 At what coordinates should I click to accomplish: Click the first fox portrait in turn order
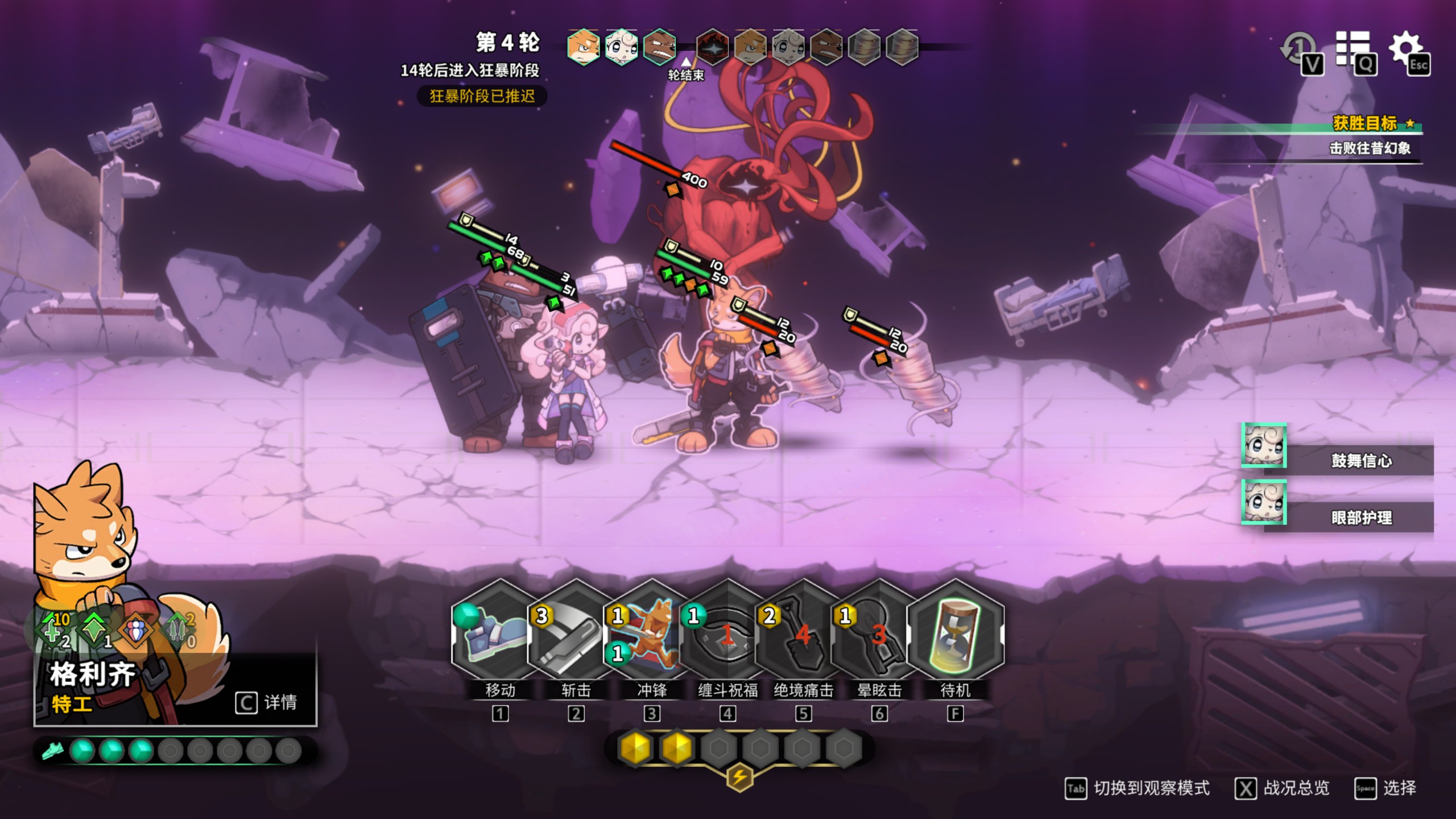click(583, 47)
